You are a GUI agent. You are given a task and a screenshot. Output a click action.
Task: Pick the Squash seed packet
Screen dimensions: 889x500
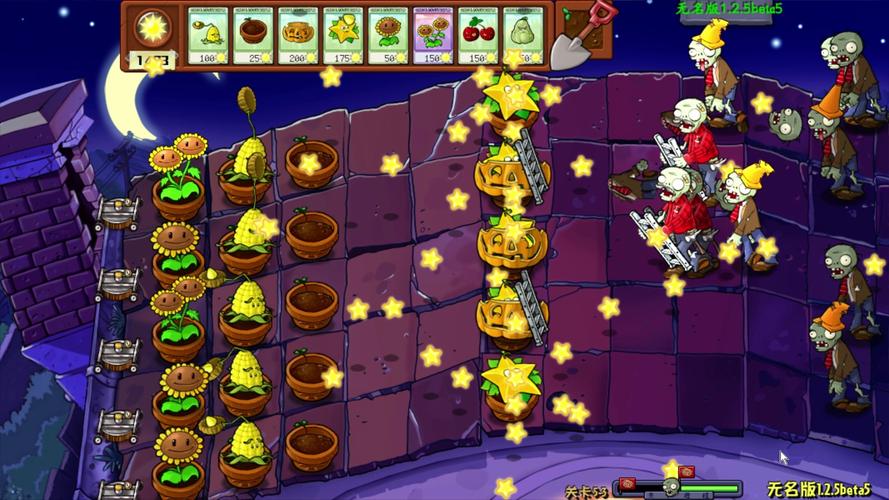click(524, 36)
